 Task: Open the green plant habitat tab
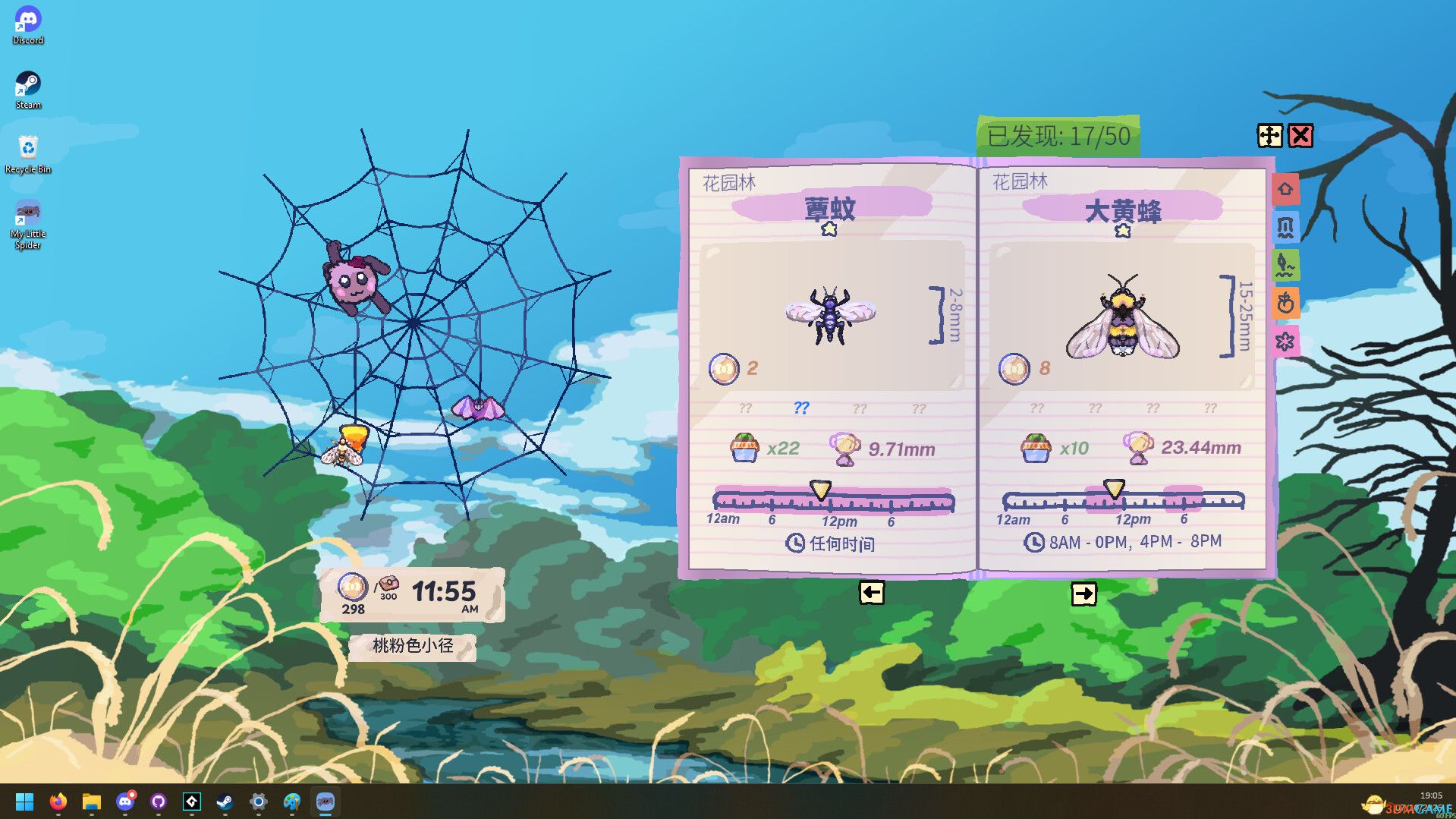pyautogui.click(x=1286, y=266)
